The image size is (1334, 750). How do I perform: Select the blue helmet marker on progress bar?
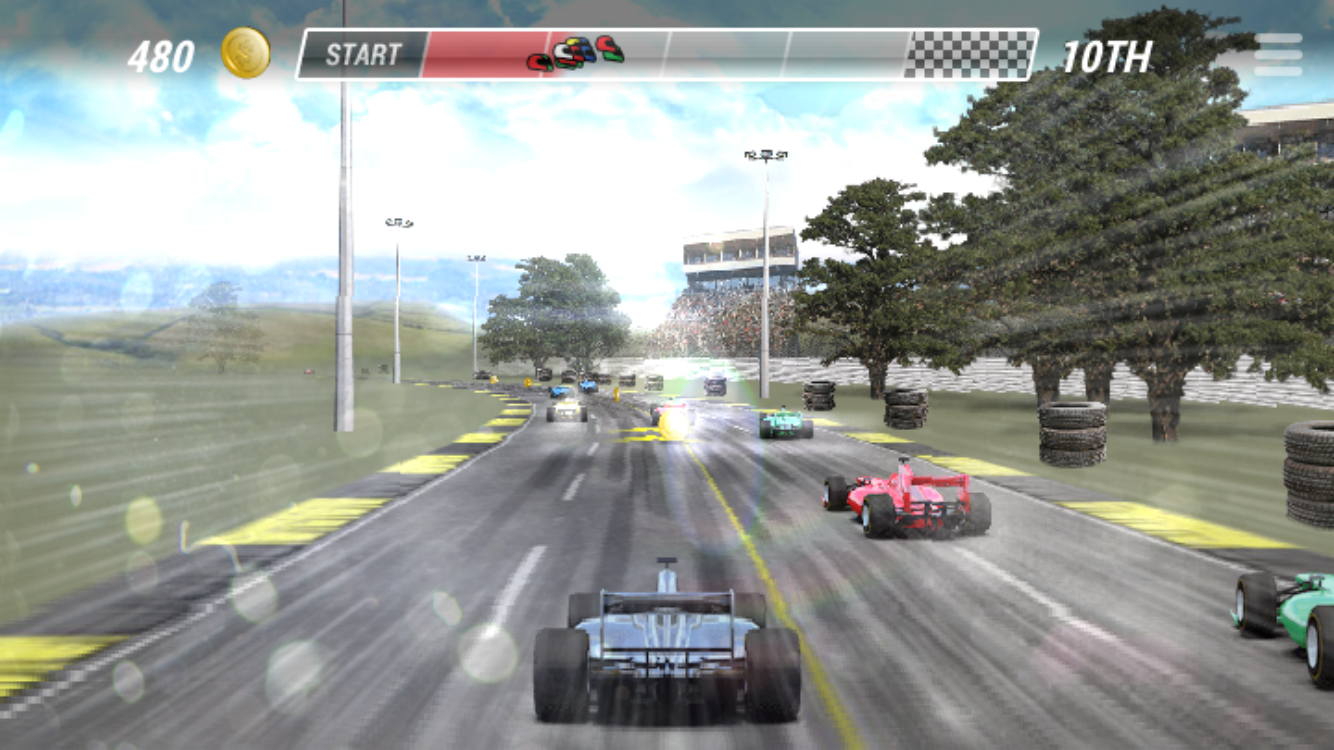pos(586,48)
